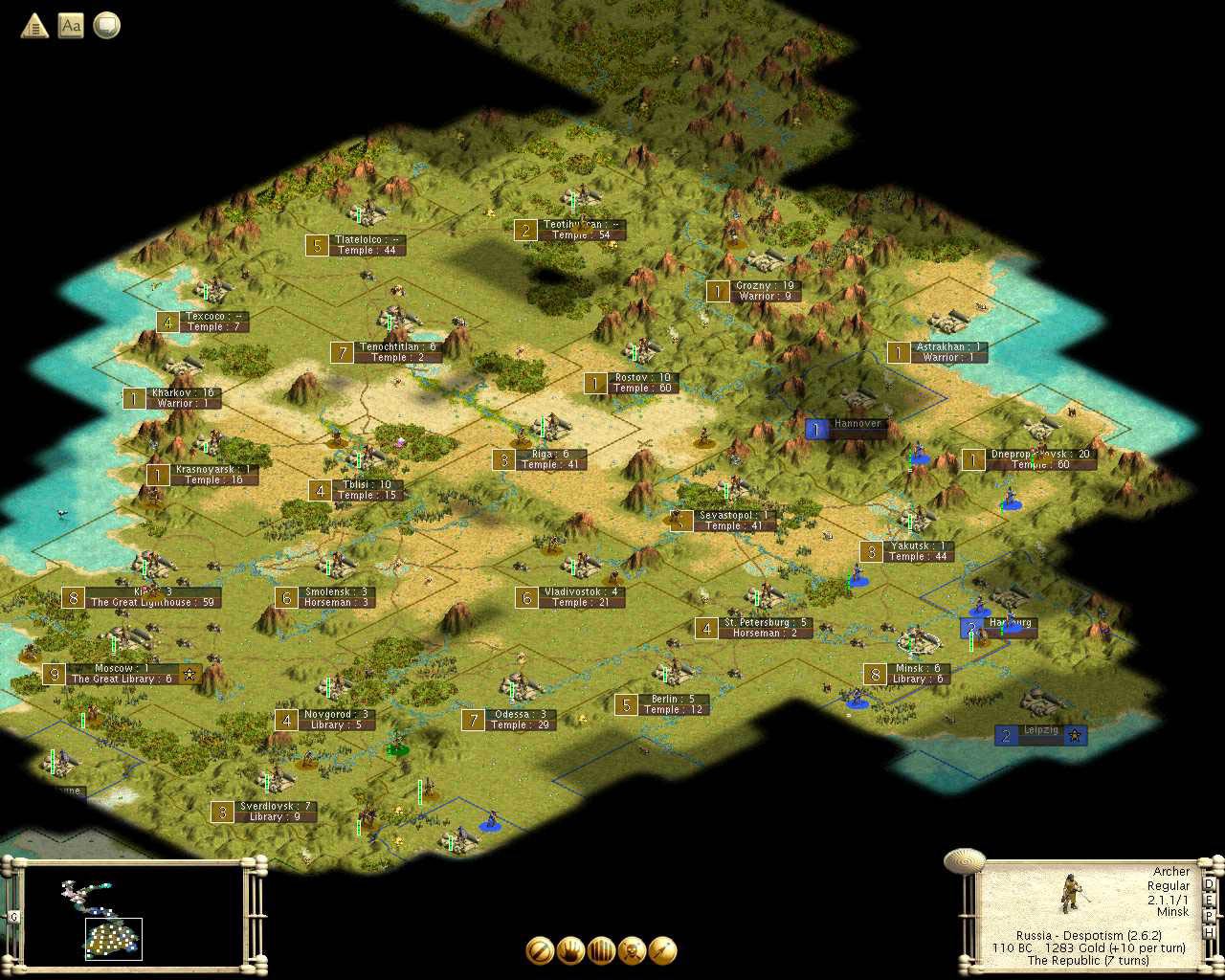The height and width of the screenshot is (980, 1225).
Task: Open the main menu pyramid button
Action: pyautogui.click(x=34, y=26)
